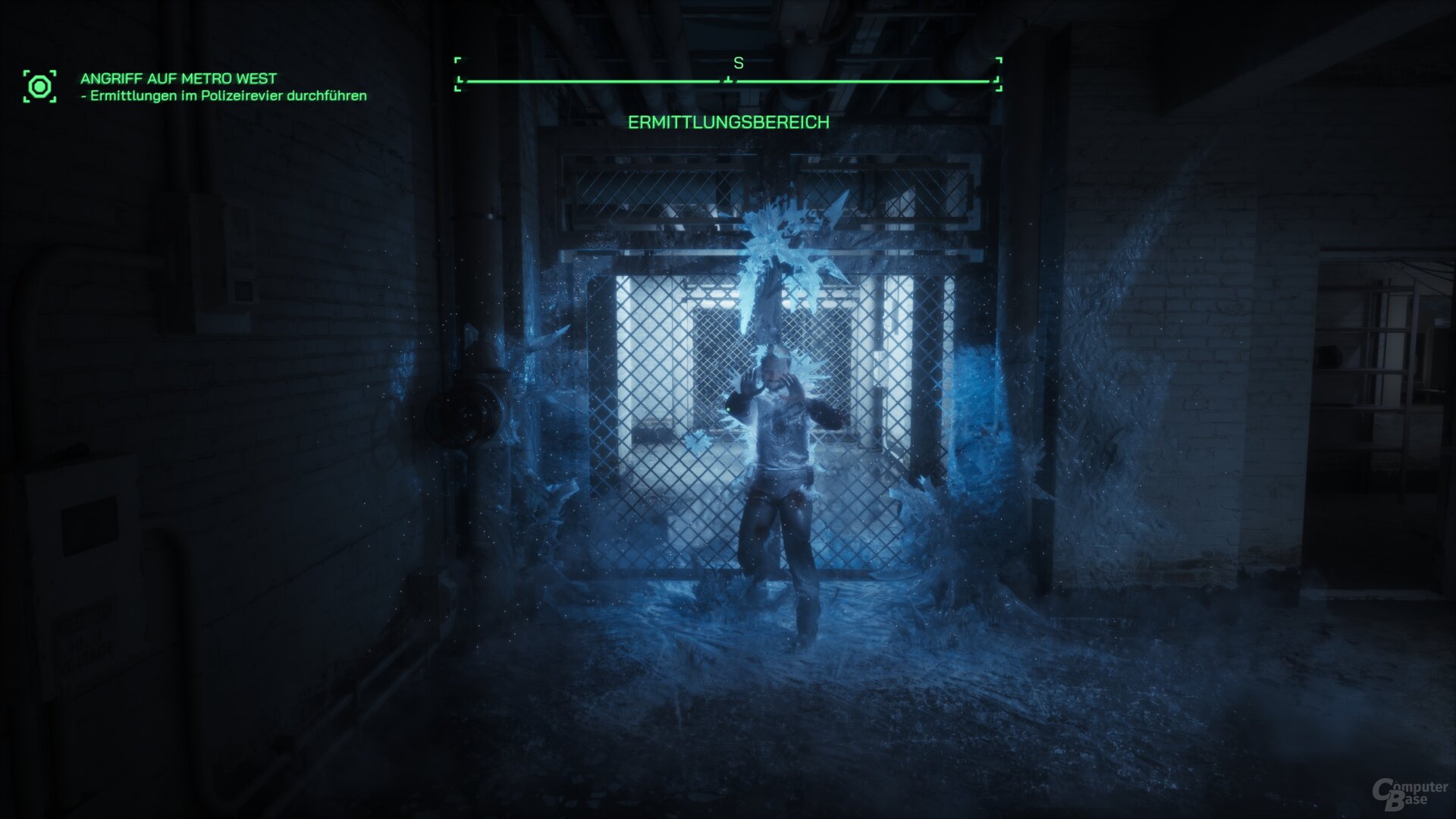Viewport: 1456px width, 819px height.
Task: Expand the ANGRIFF AUF METRO WEST objective
Action: (177, 77)
